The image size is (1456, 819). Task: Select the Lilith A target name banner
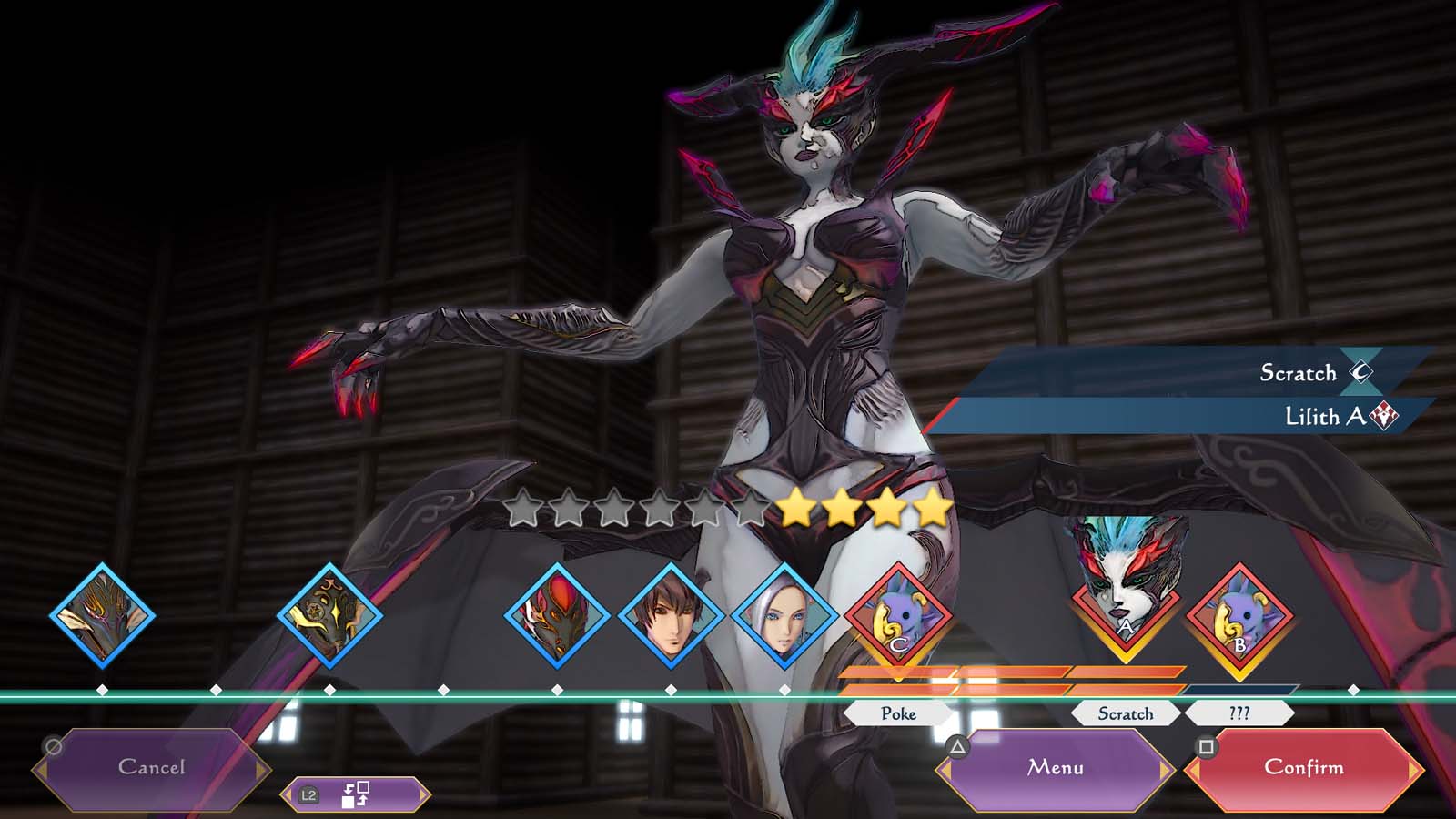1183,417
